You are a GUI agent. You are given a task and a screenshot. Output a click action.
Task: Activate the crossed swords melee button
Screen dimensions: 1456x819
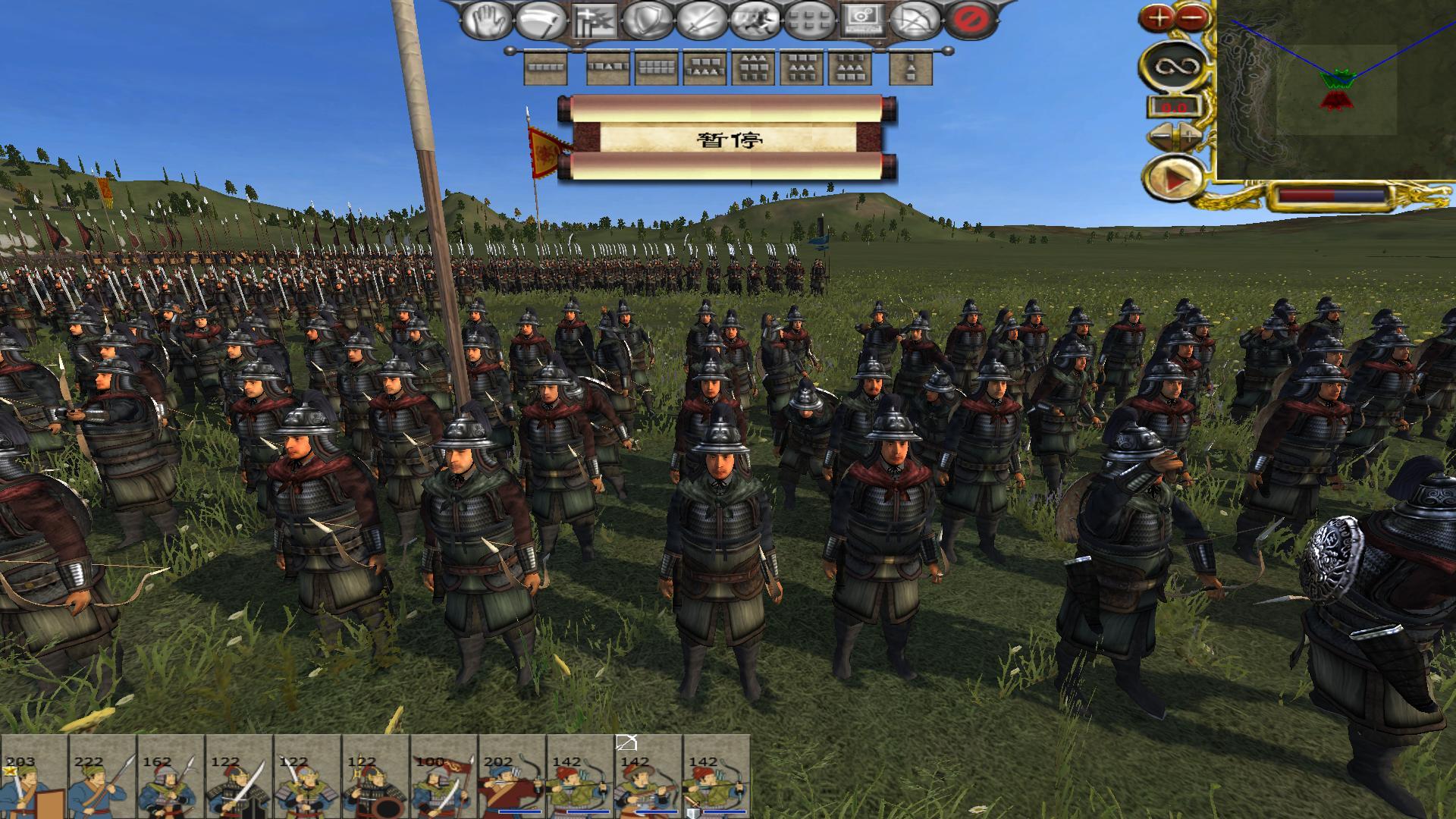click(701, 20)
